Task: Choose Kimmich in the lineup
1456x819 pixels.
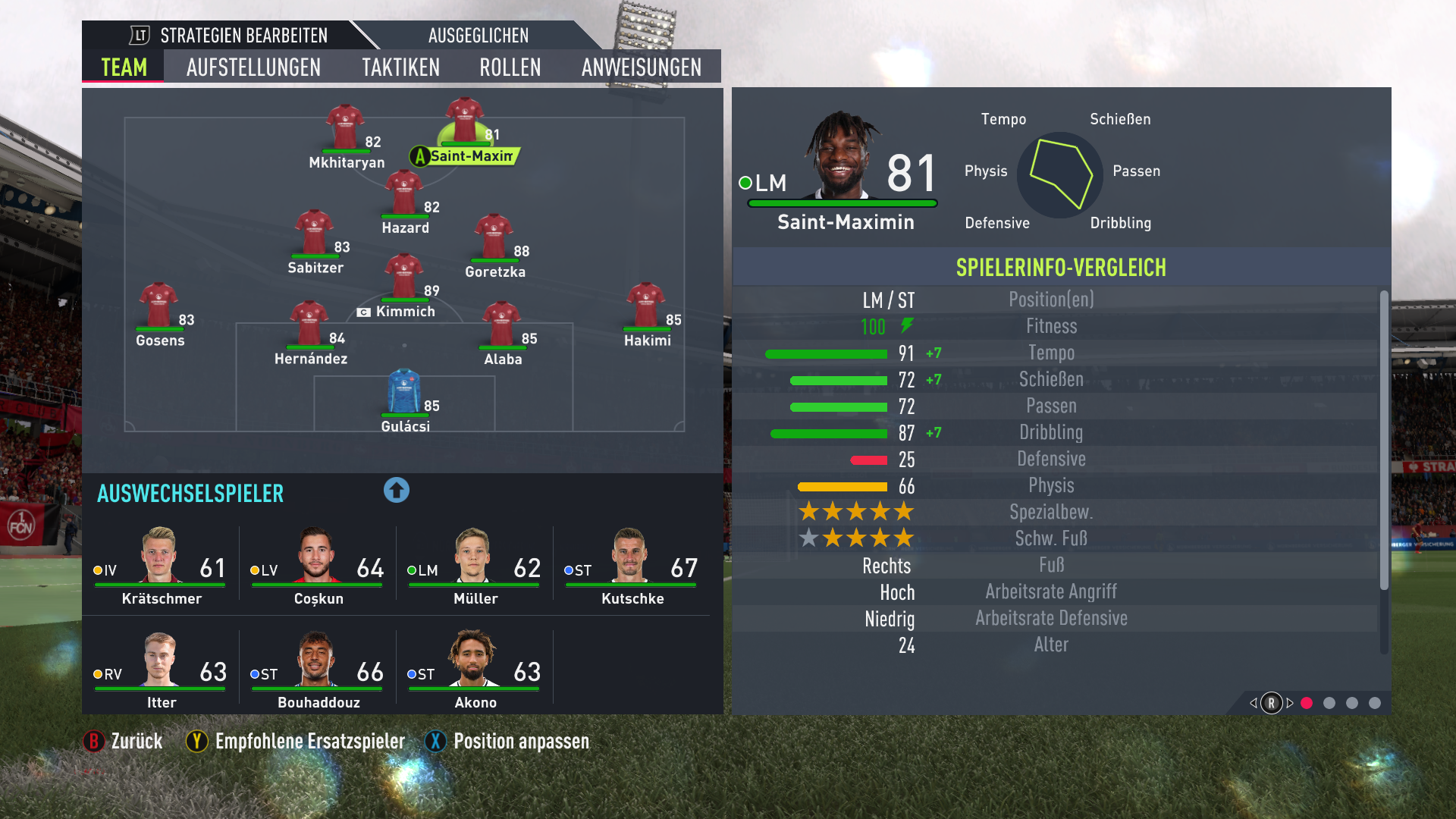Action: tap(403, 278)
